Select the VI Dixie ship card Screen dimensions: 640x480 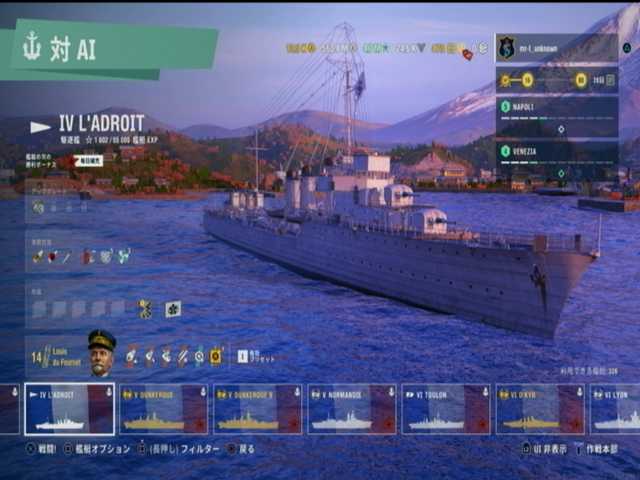(x=540, y=409)
